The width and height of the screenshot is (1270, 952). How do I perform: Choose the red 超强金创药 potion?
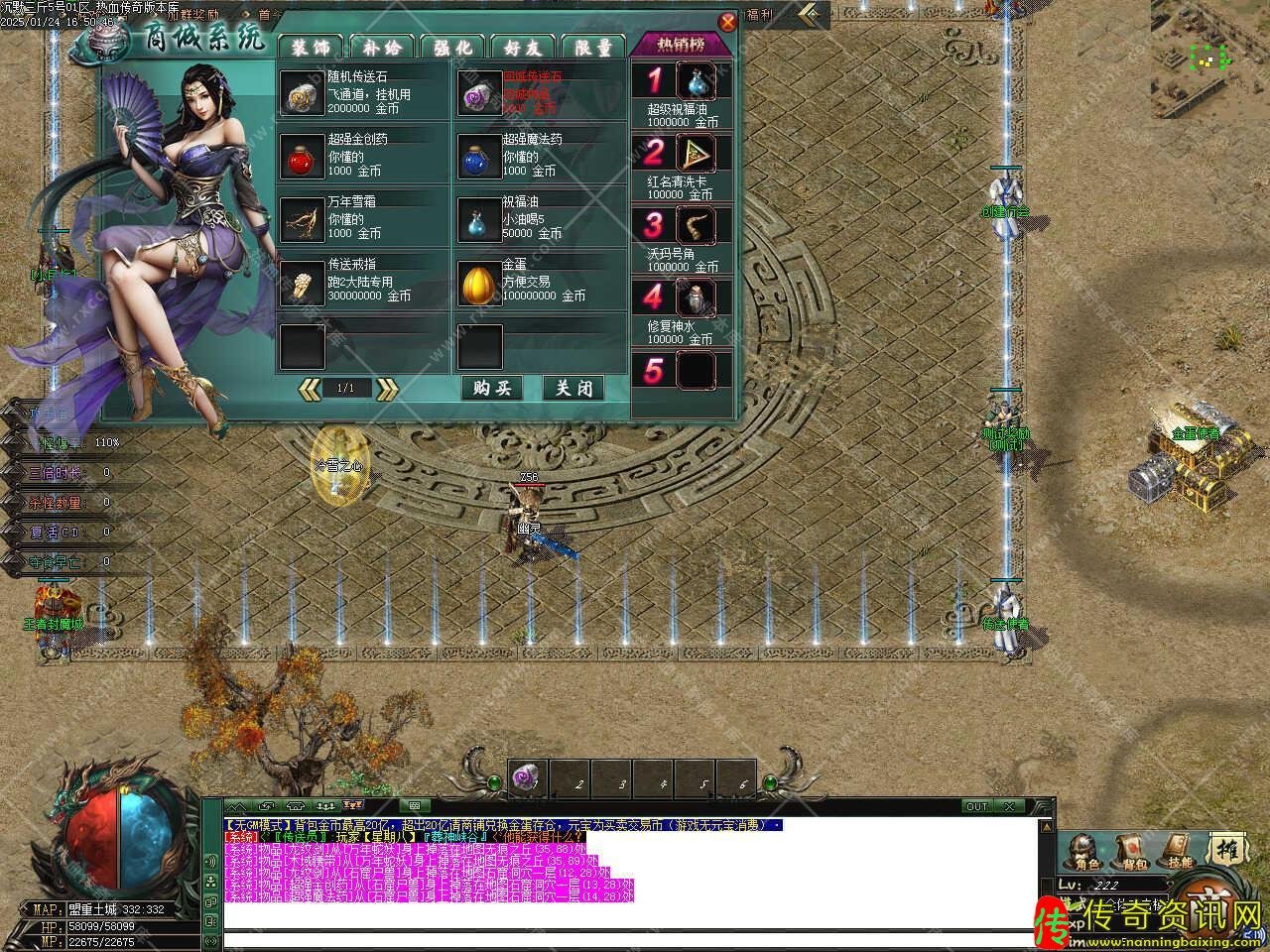[x=303, y=157]
